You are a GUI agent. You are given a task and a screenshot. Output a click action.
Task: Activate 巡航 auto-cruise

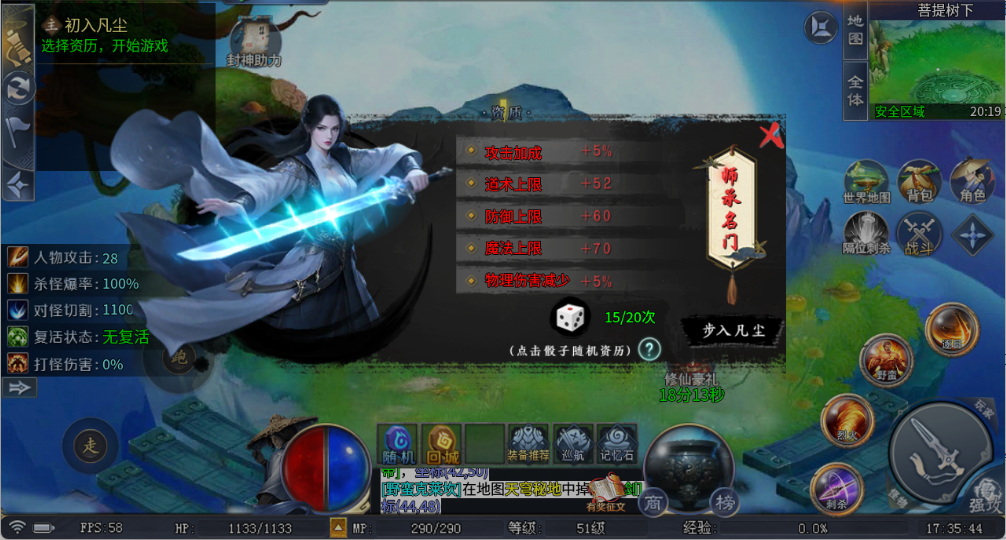click(571, 443)
